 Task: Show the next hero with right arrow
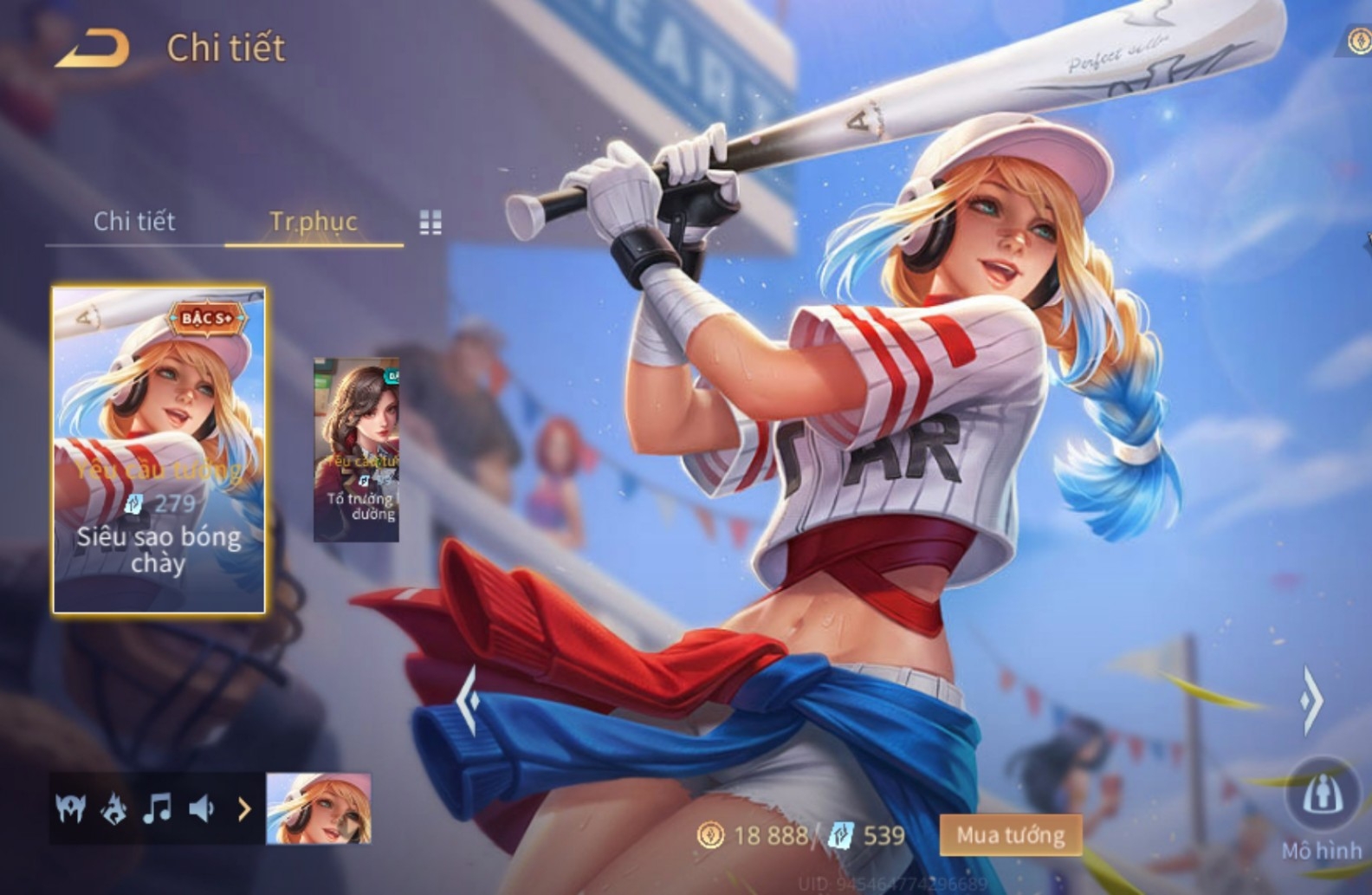point(1311,699)
